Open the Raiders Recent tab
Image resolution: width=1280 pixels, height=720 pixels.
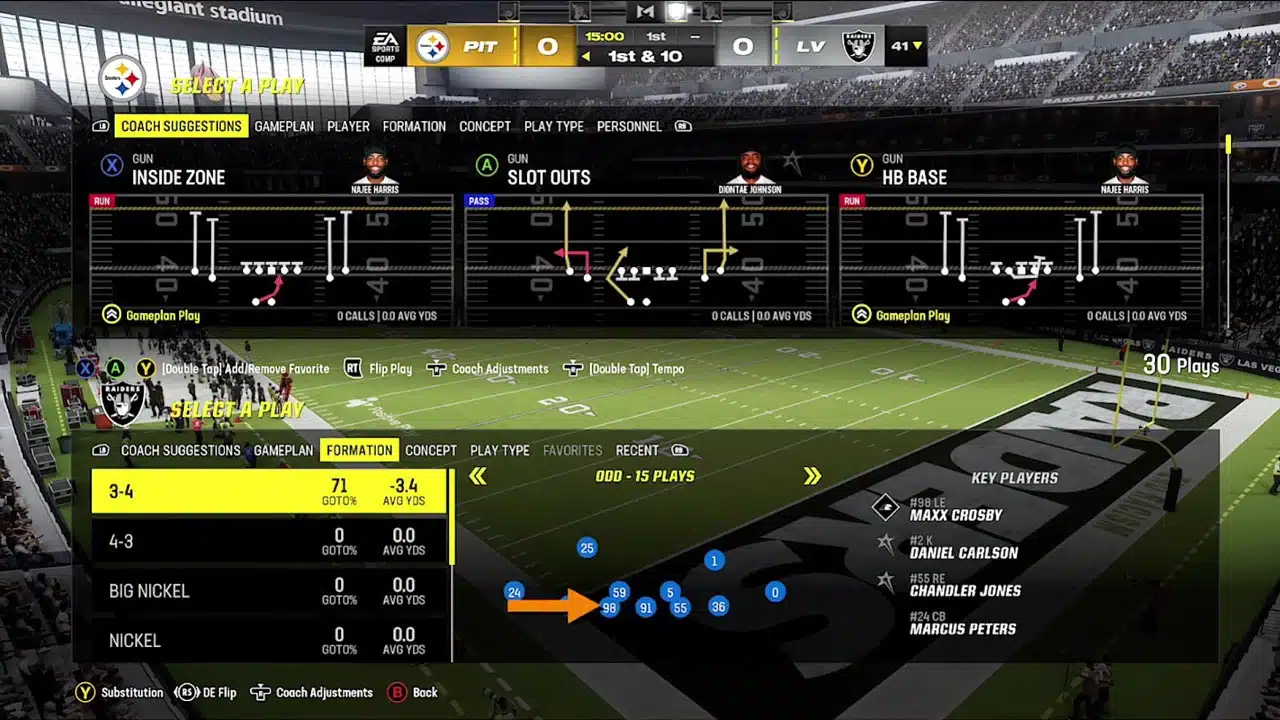pyautogui.click(x=637, y=451)
